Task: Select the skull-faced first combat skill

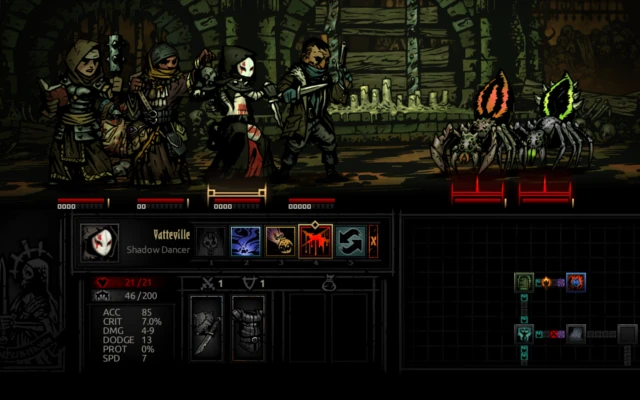Action: click(x=211, y=241)
